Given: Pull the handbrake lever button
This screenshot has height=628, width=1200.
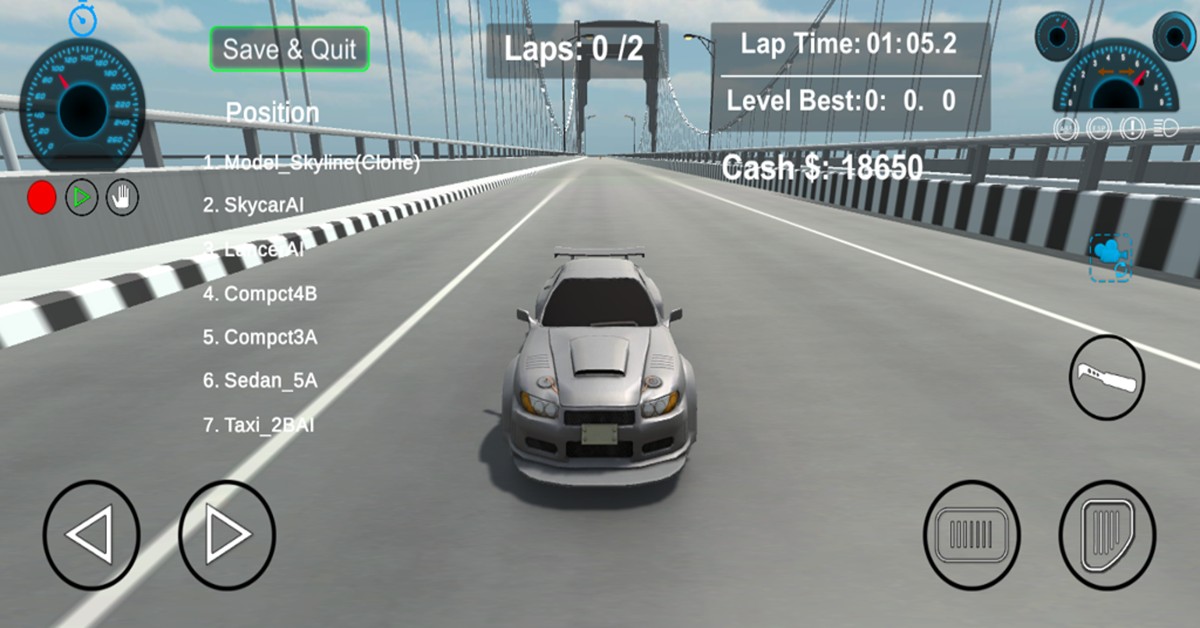Looking at the screenshot, I should (x=1107, y=378).
